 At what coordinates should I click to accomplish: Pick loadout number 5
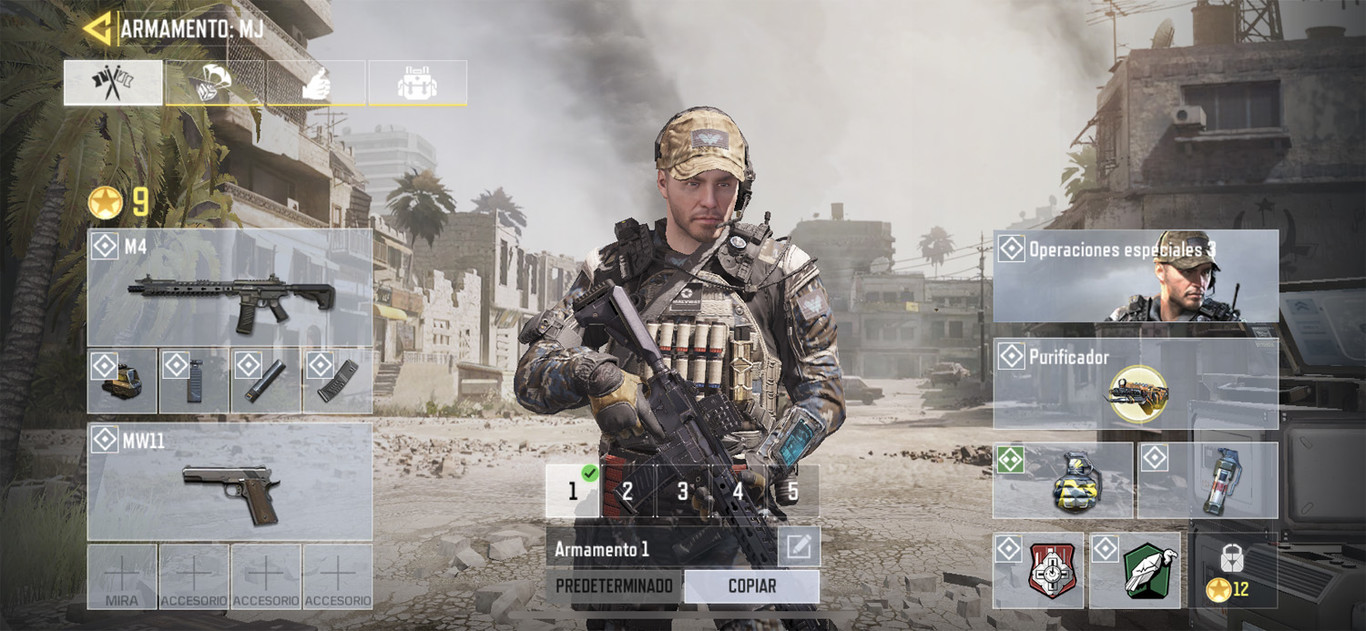793,491
